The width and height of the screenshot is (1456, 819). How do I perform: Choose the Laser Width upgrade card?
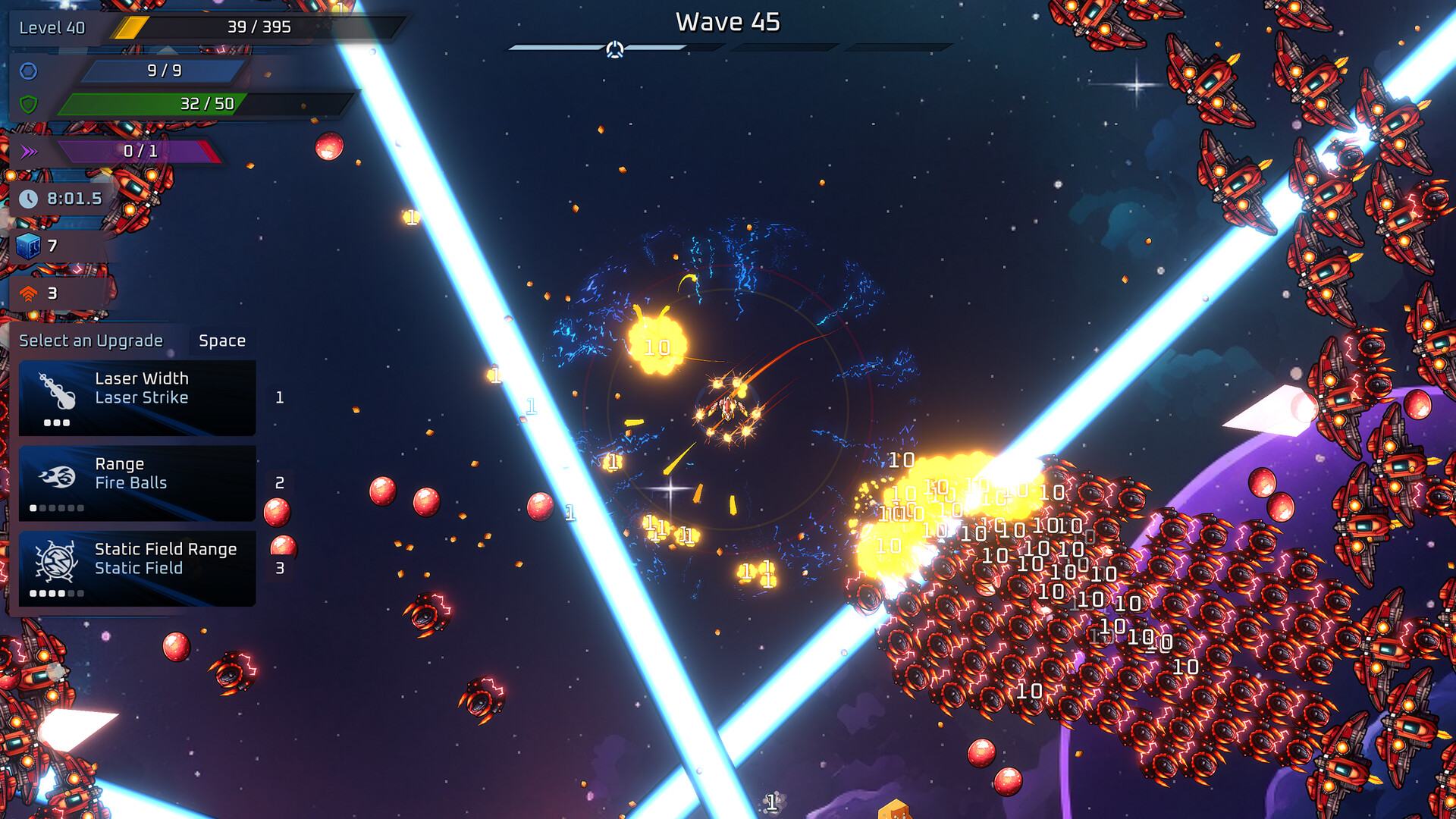pos(137,397)
